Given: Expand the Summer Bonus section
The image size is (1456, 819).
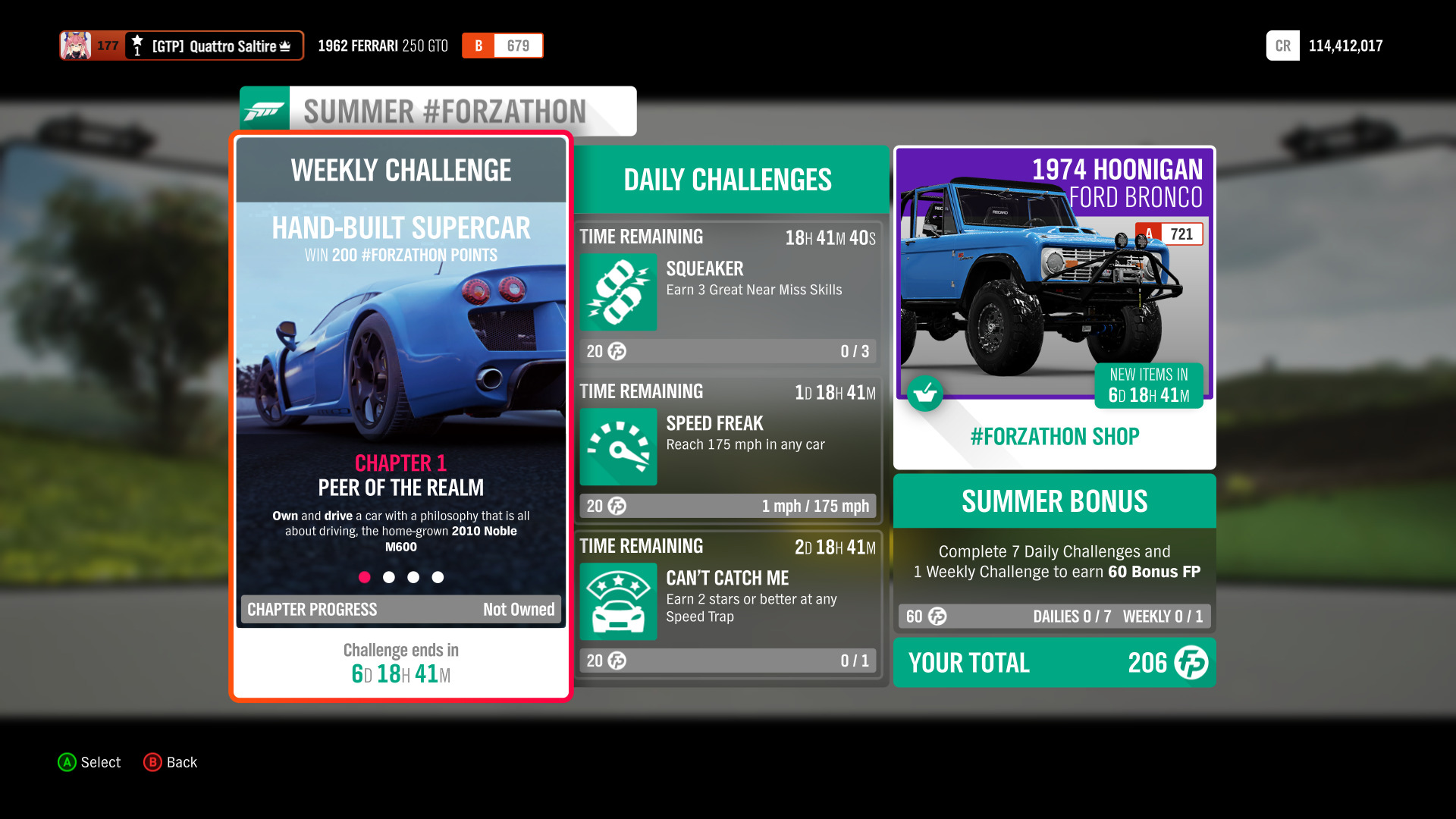Looking at the screenshot, I should (1054, 501).
